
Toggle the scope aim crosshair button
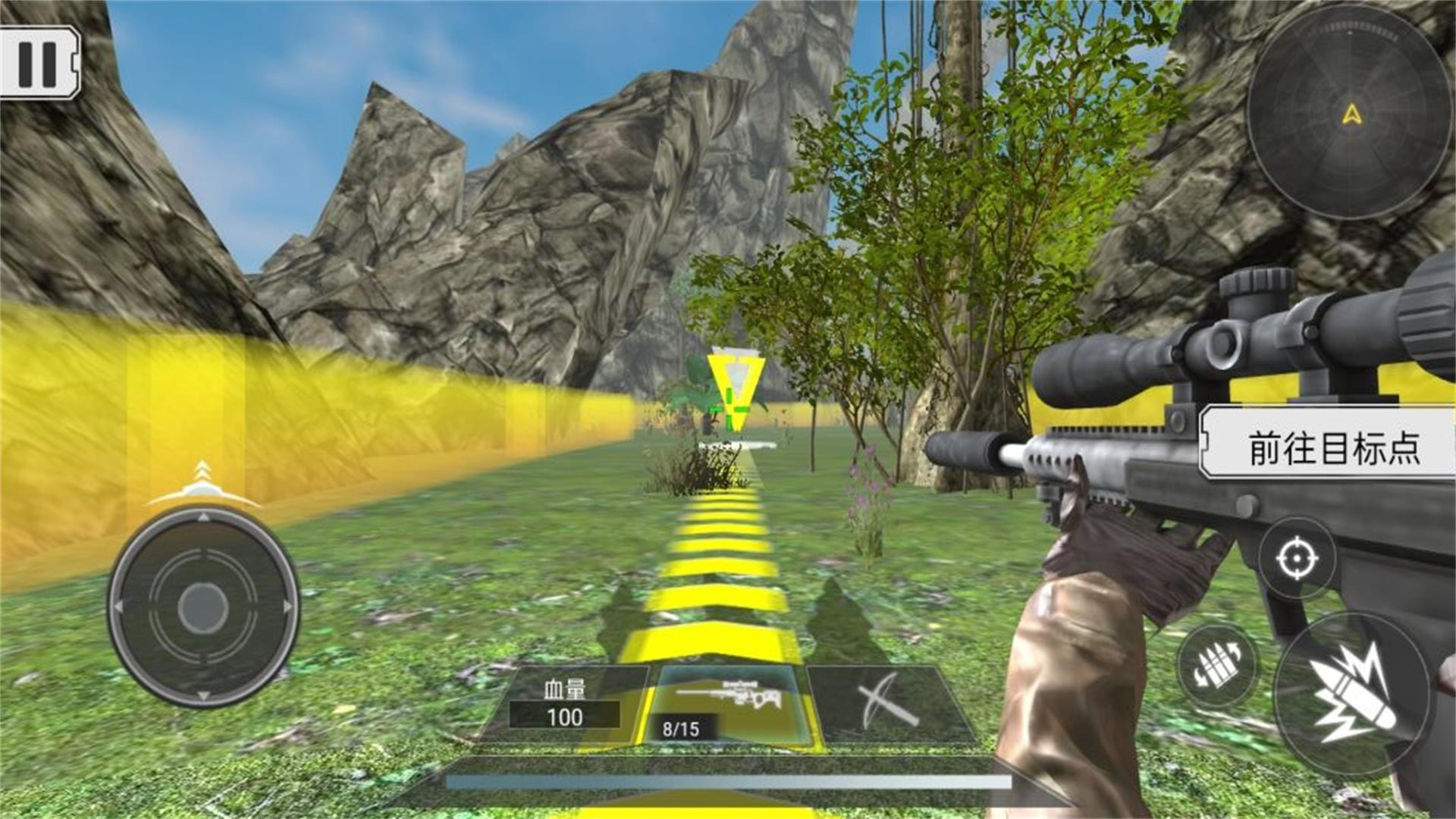tap(1297, 560)
